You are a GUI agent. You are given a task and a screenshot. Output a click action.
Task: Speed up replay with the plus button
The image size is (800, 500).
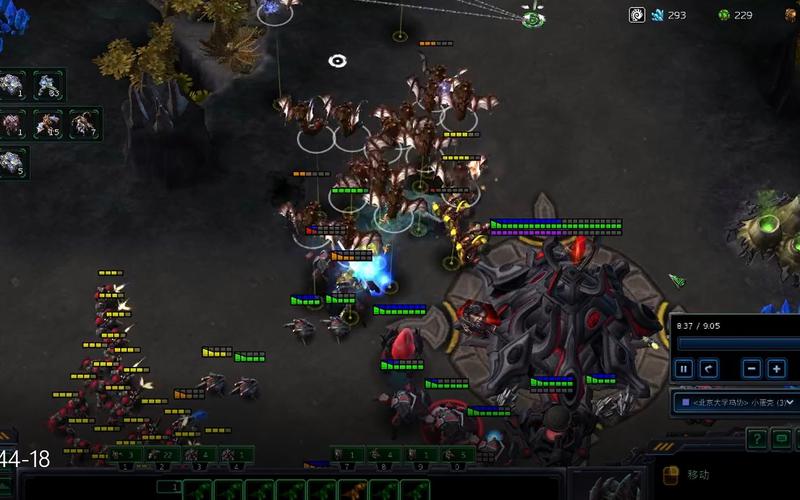776,369
